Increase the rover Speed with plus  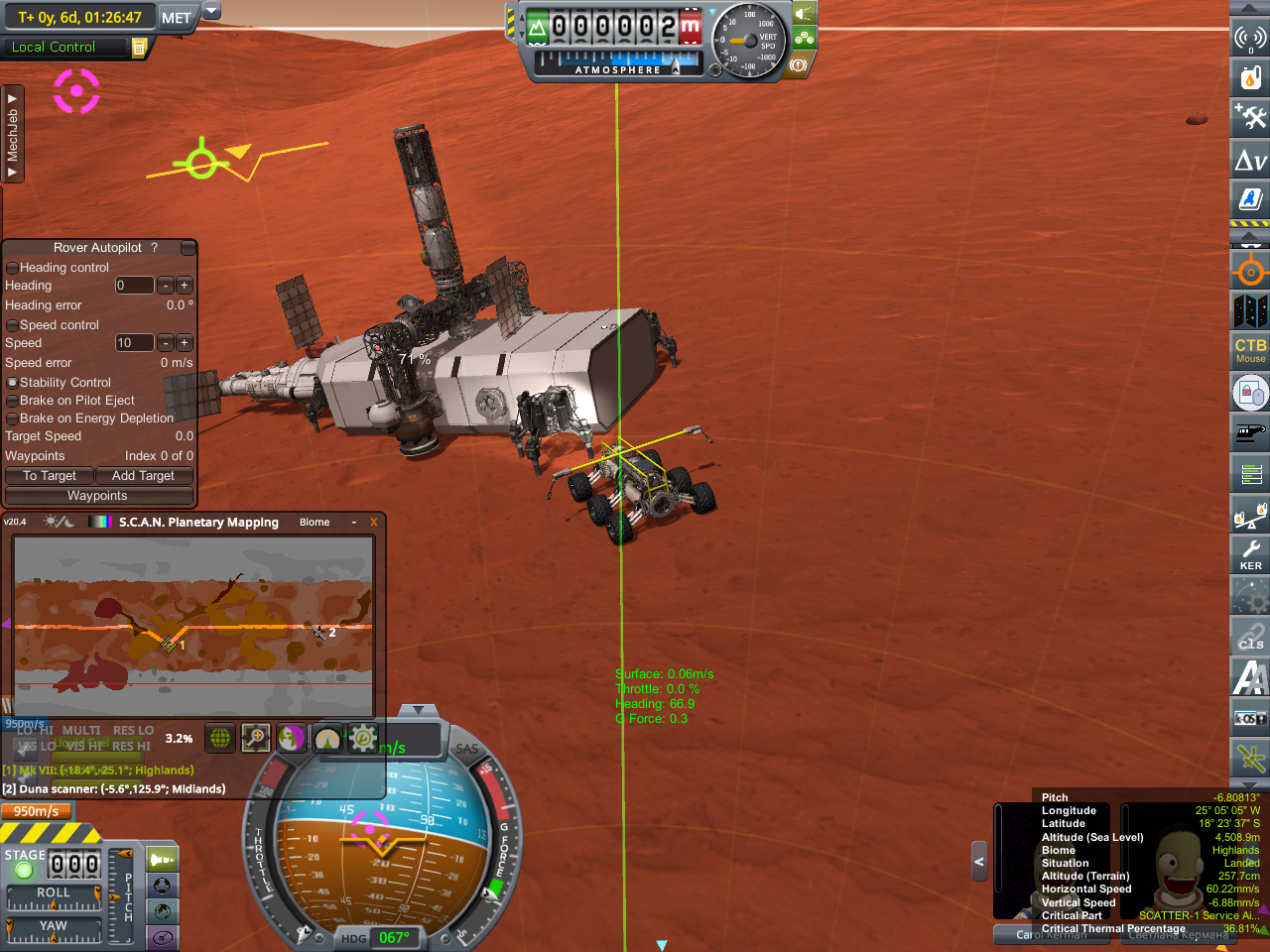click(x=185, y=343)
